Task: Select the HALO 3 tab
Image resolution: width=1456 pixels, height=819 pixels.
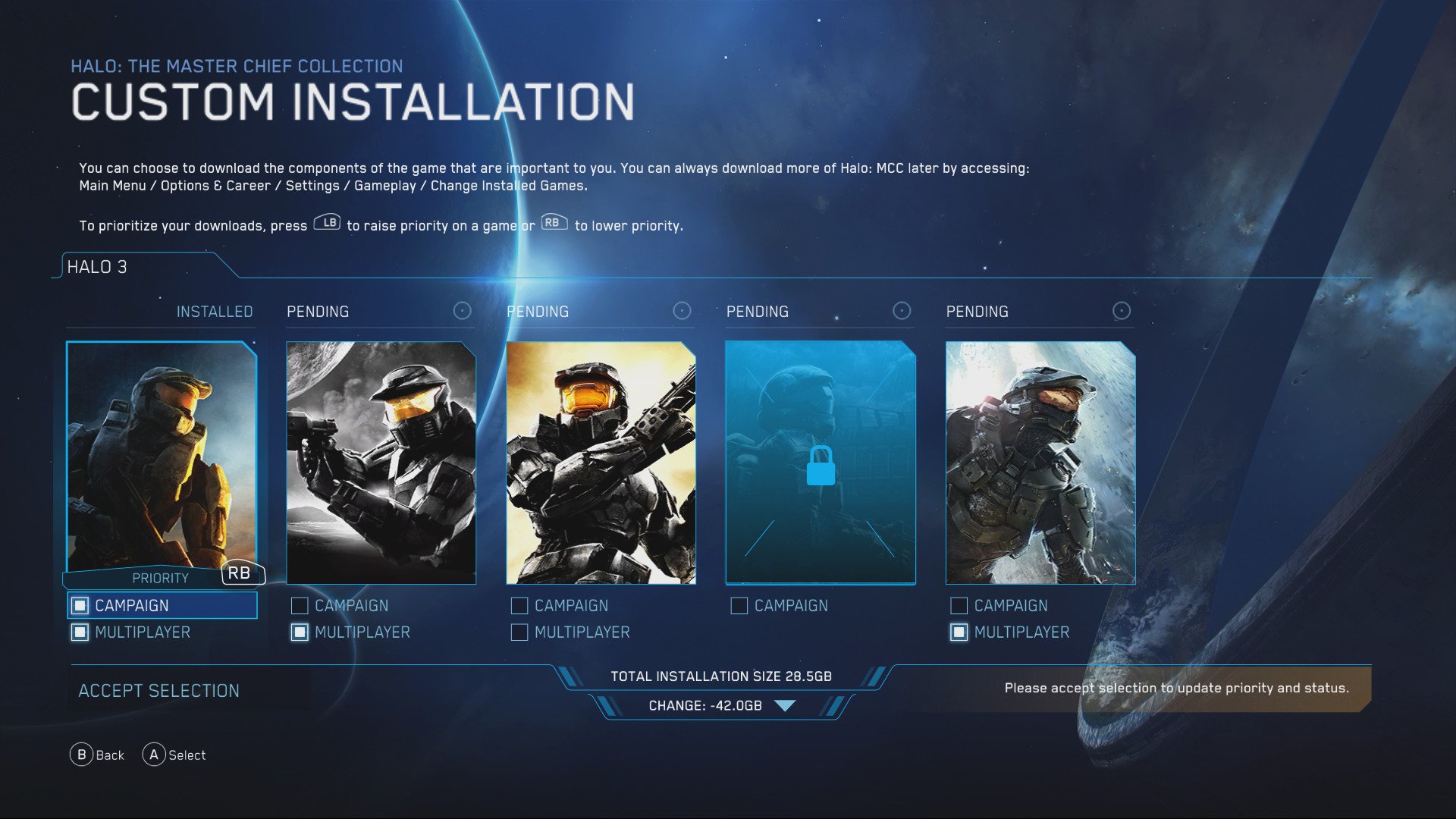Action: (x=99, y=267)
